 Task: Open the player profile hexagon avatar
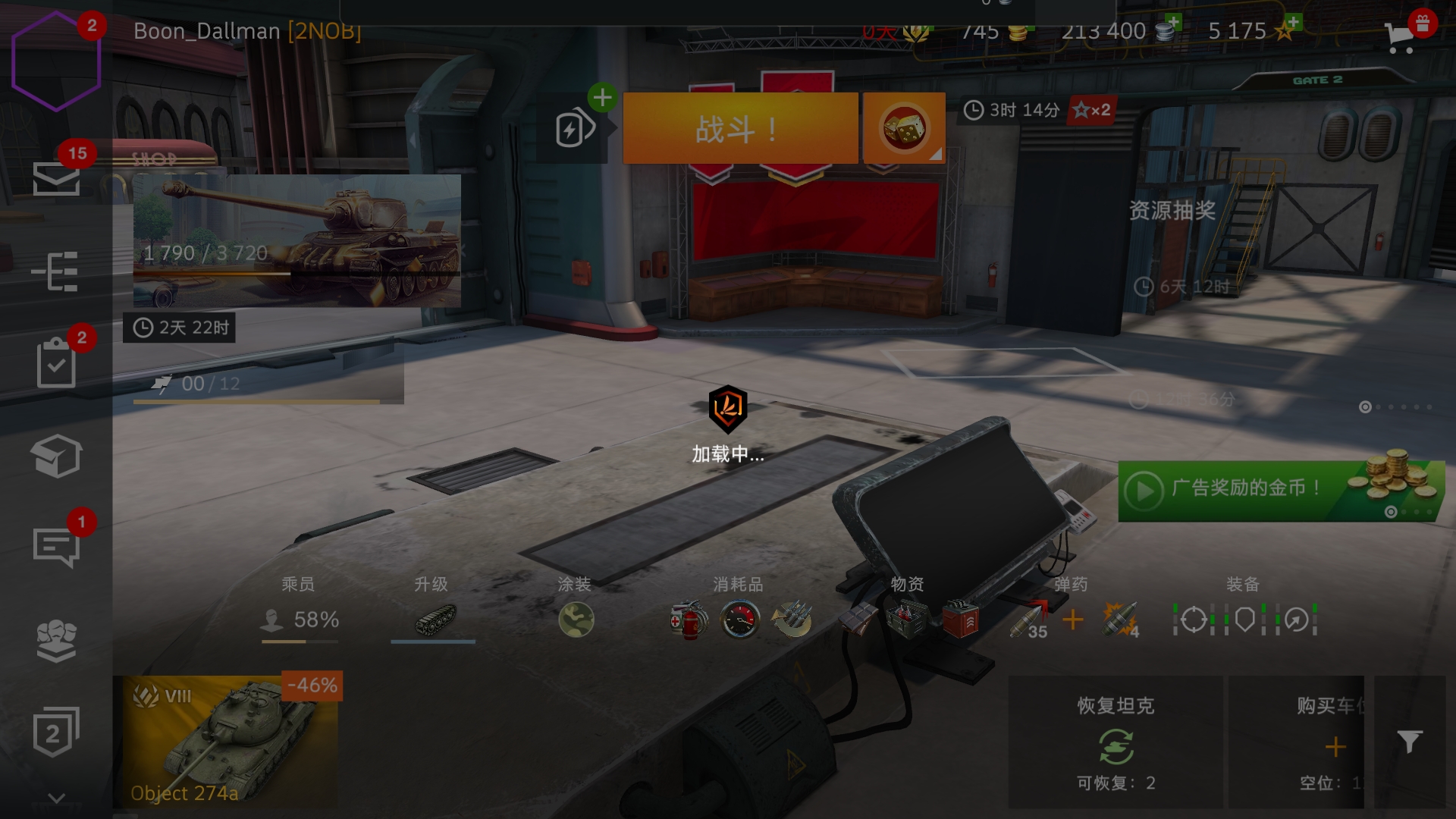coord(56,61)
